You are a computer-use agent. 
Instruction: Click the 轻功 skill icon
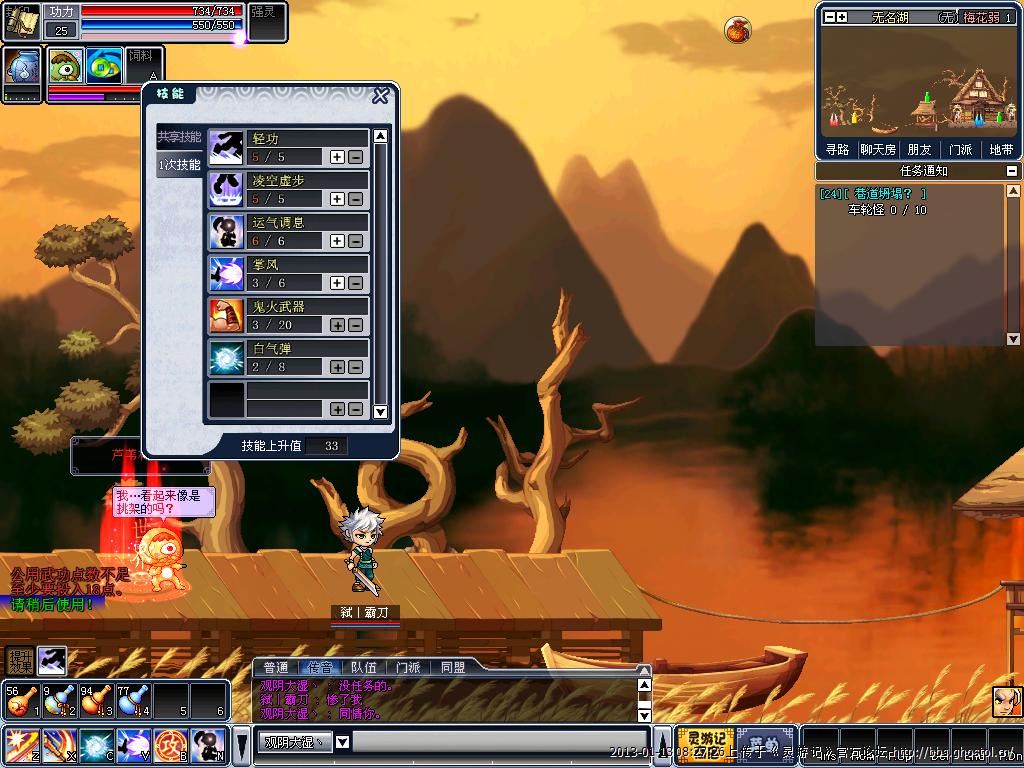point(227,148)
